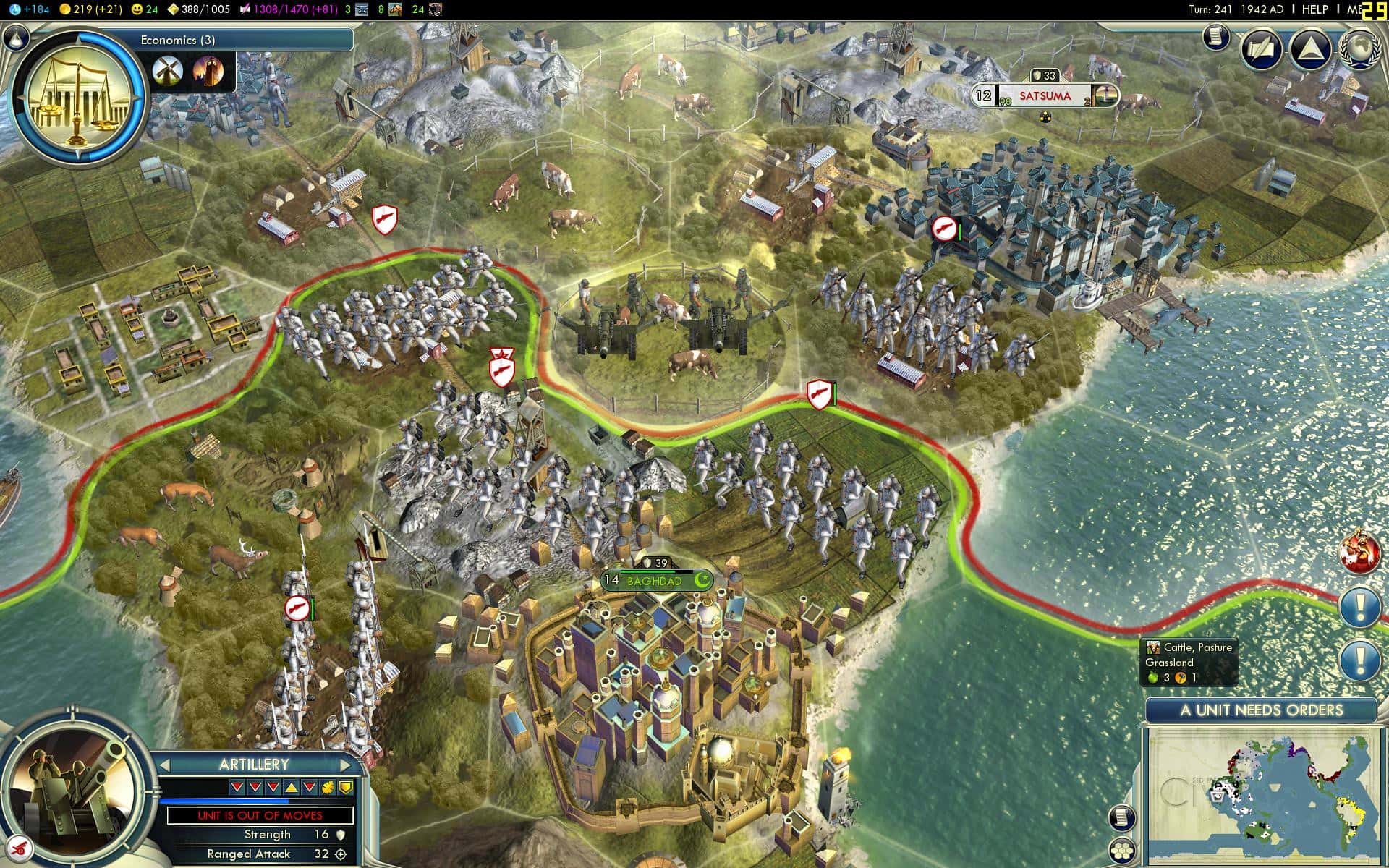
Task: Open the flag-and-quill advisor button
Action: 1262,51
